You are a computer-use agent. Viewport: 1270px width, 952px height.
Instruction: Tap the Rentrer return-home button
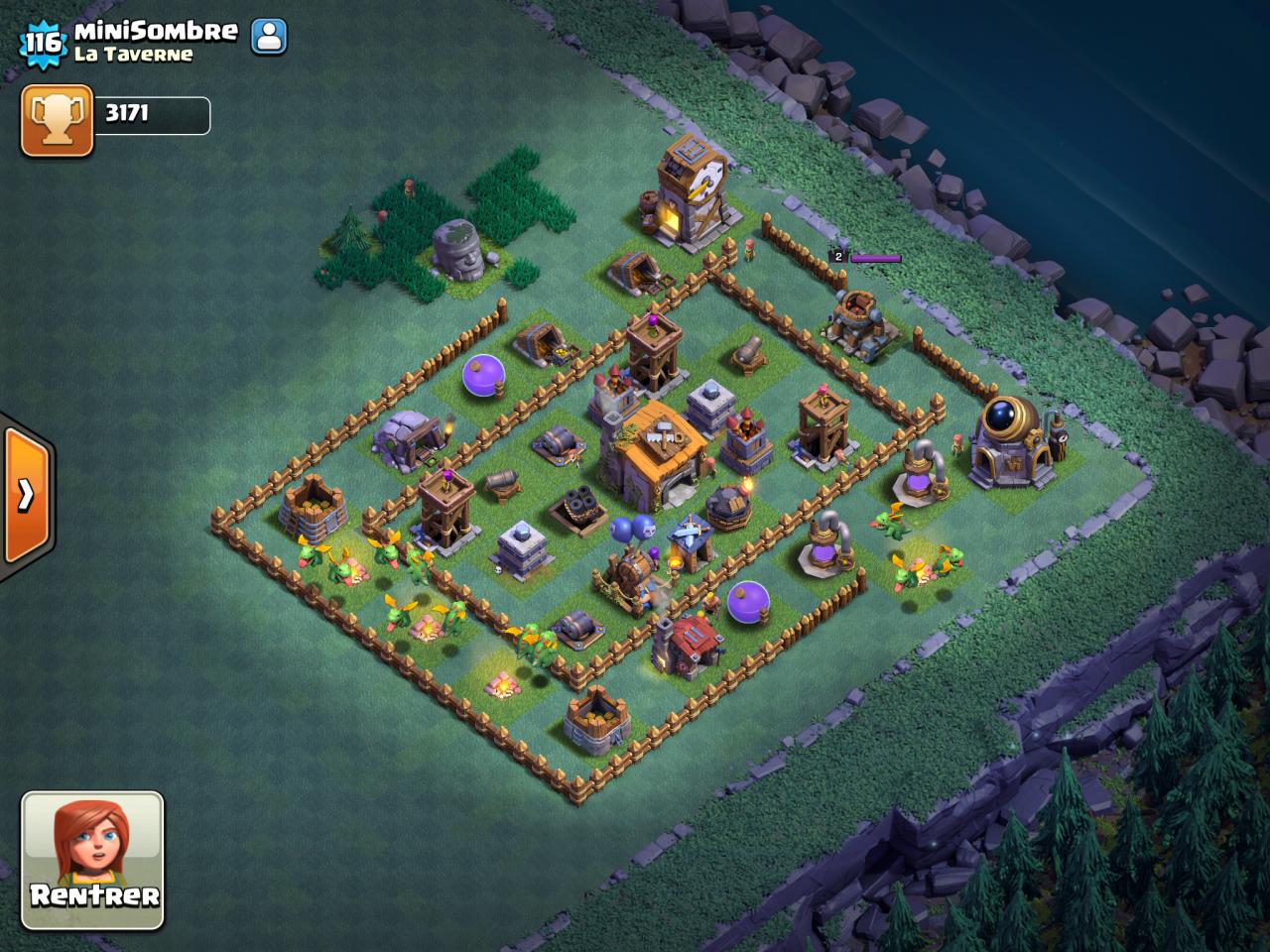(x=93, y=860)
